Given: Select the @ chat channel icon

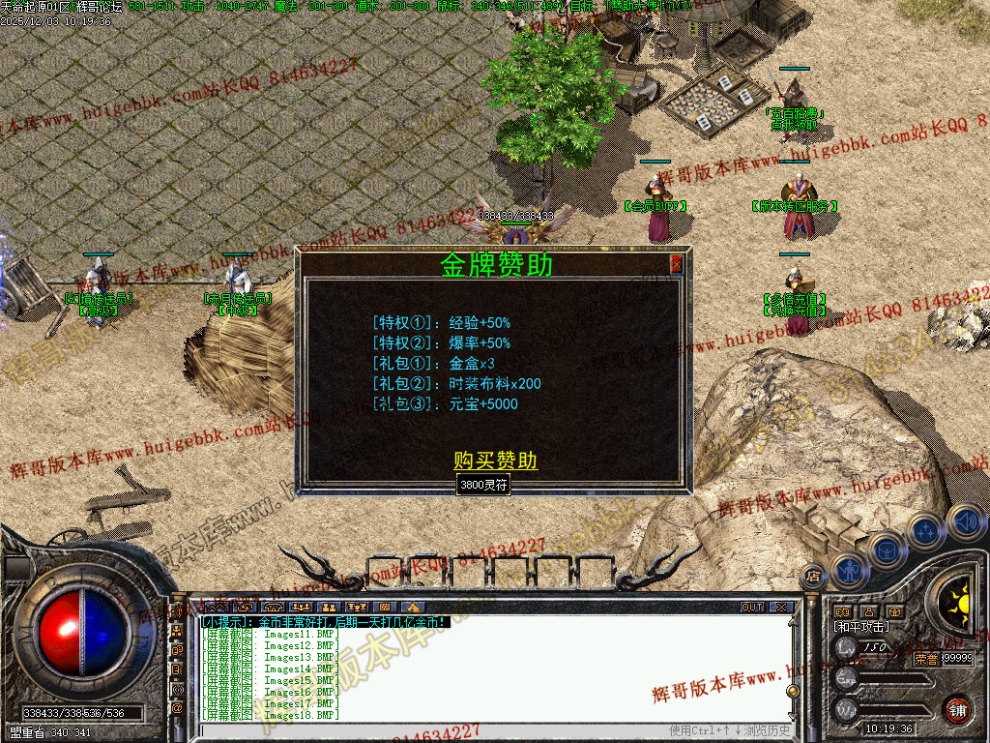Looking at the screenshot, I should [177, 708].
